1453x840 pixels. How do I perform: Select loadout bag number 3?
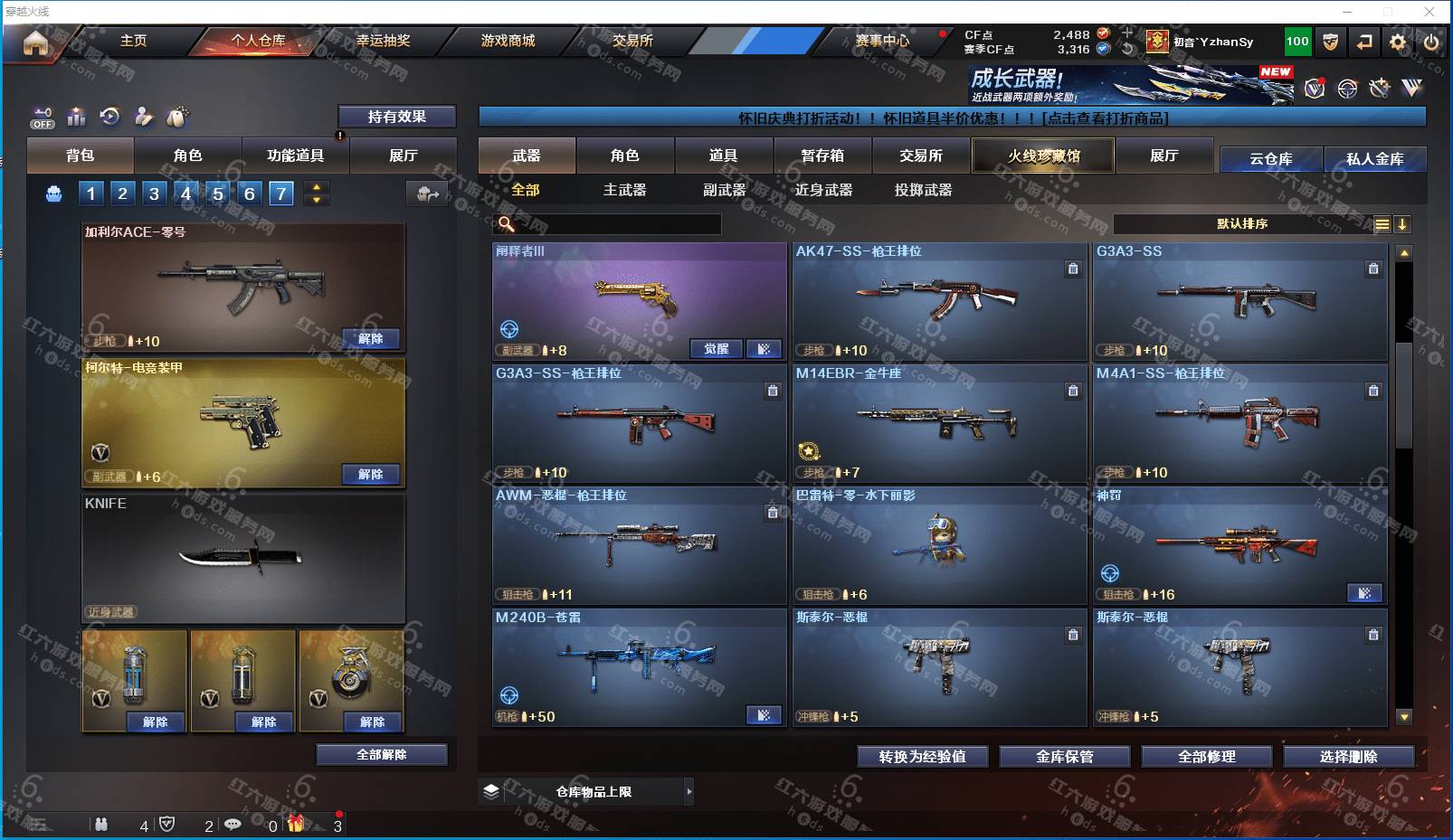[154, 193]
